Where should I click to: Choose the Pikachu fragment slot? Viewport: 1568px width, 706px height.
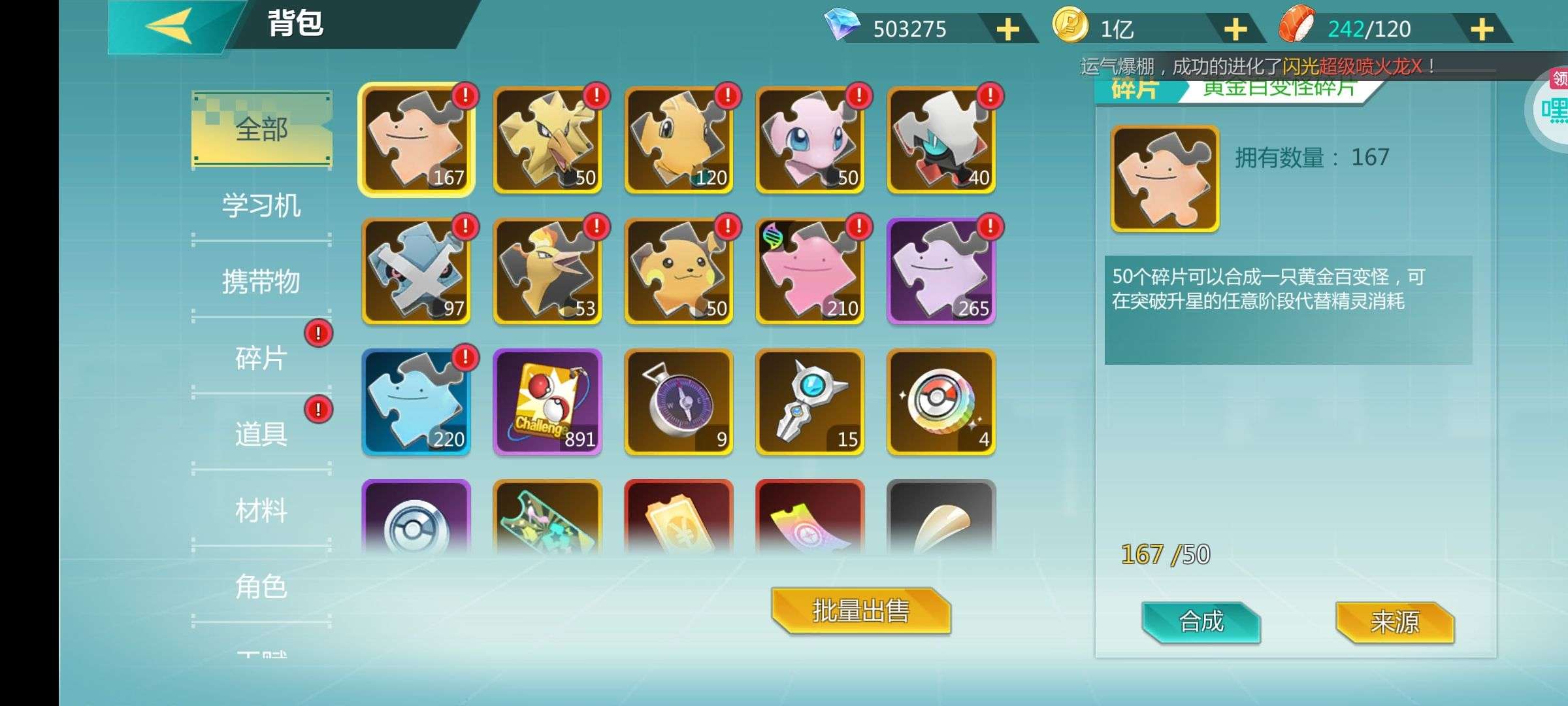679,271
